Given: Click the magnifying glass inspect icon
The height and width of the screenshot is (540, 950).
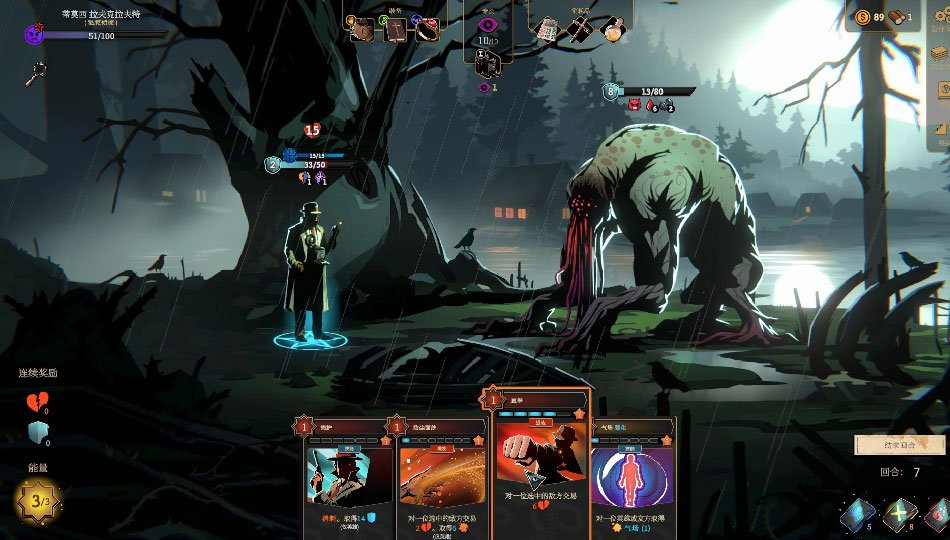Looking at the screenshot, I should pyautogui.click(x=37, y=72).
